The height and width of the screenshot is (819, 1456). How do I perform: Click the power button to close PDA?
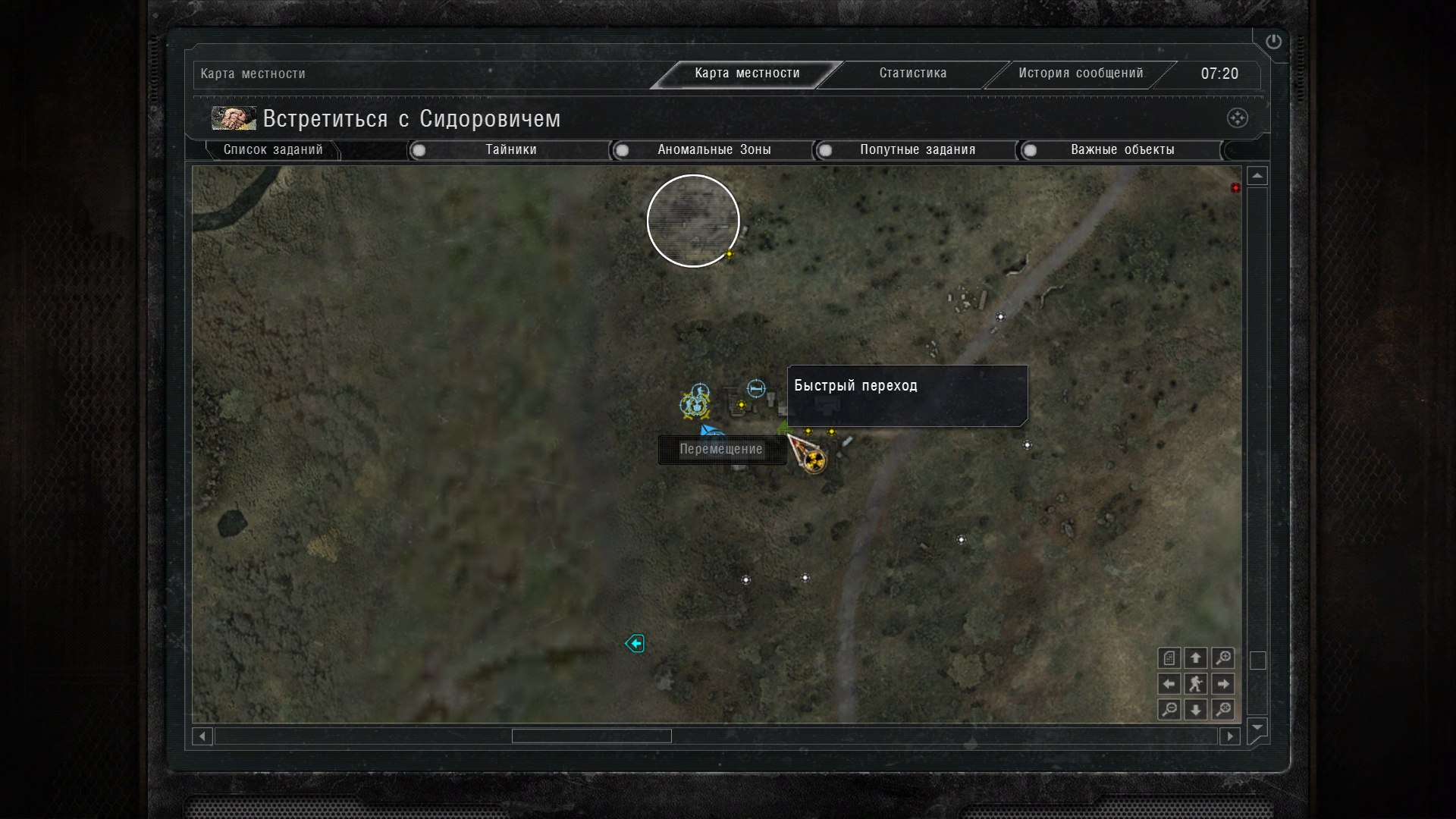pos(1273,42)
